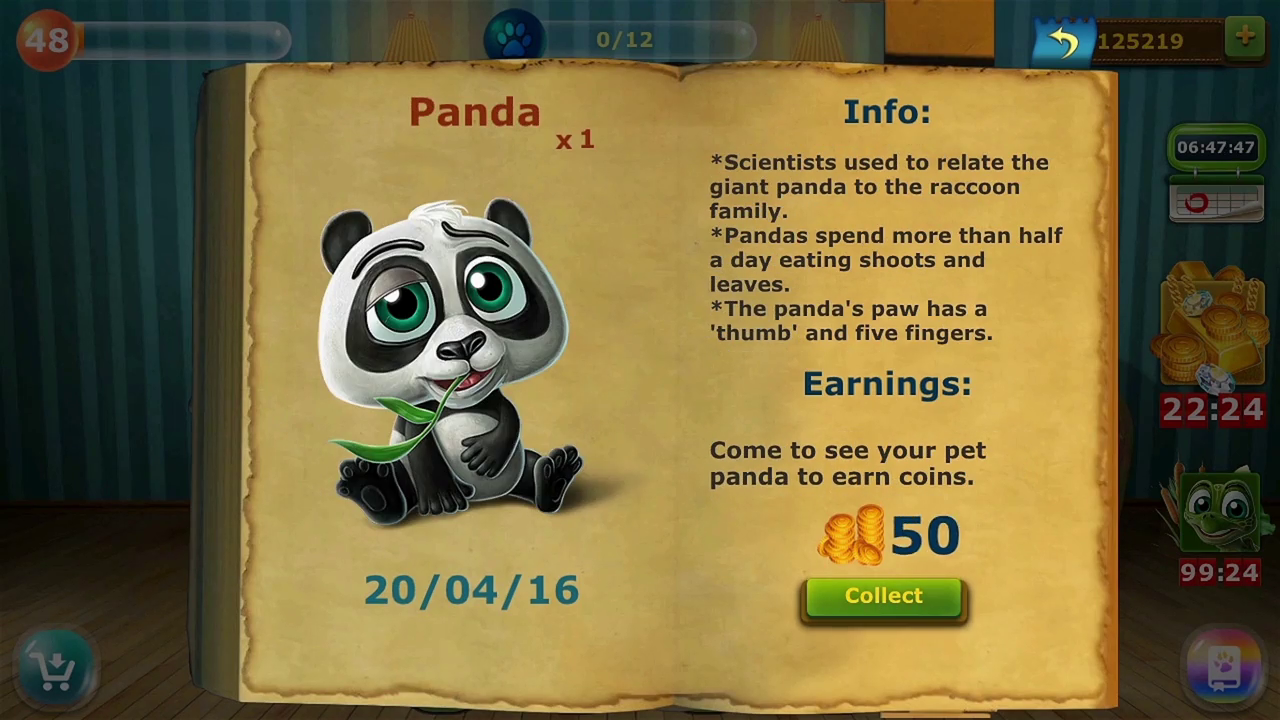Click the coin balance reading 125219
The height and width of the screenshot is (720, 1280).
[x=1141, y=40]
